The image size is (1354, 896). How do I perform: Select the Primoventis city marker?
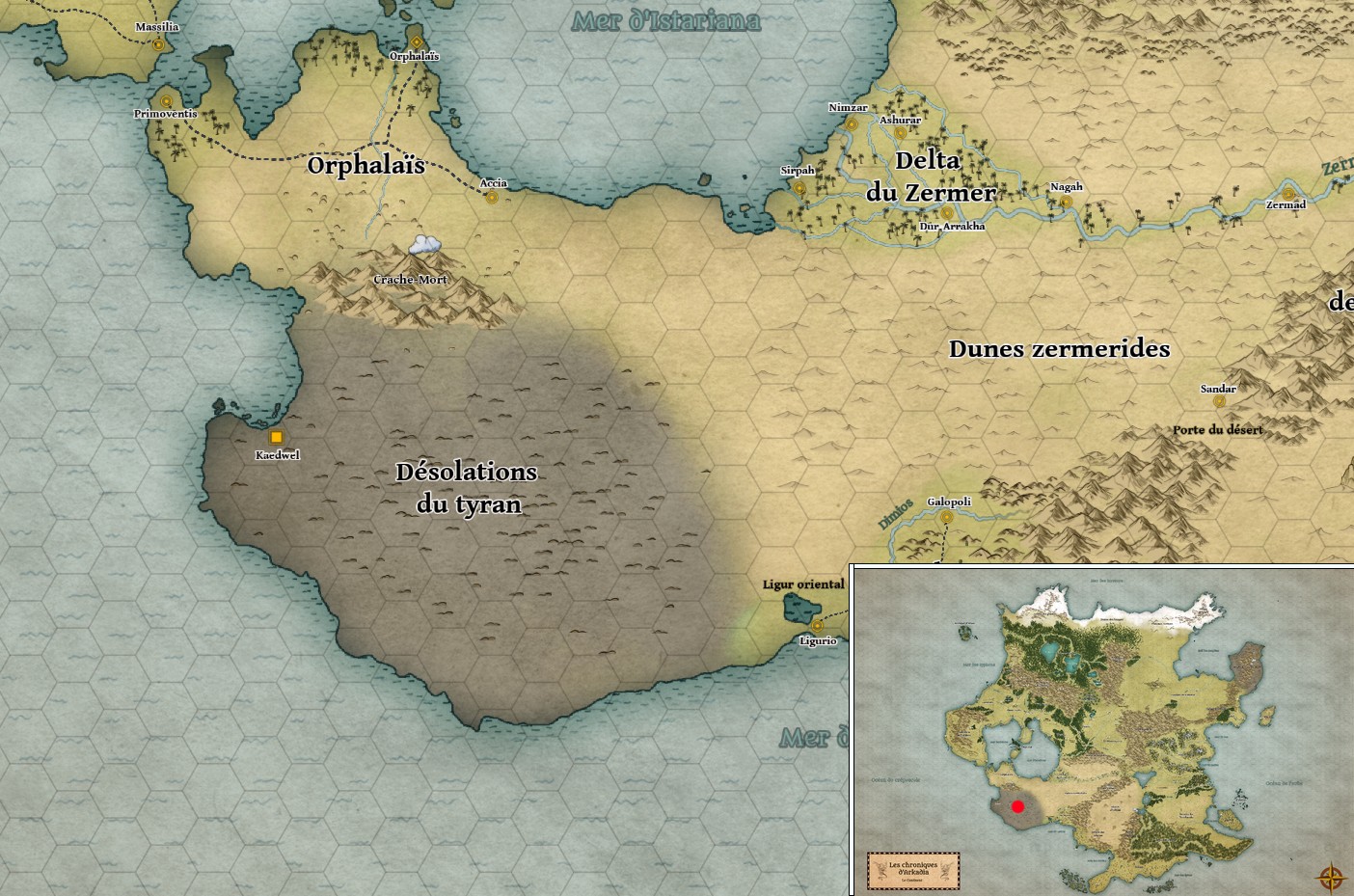pyautogui.click(x=166, y=100)
